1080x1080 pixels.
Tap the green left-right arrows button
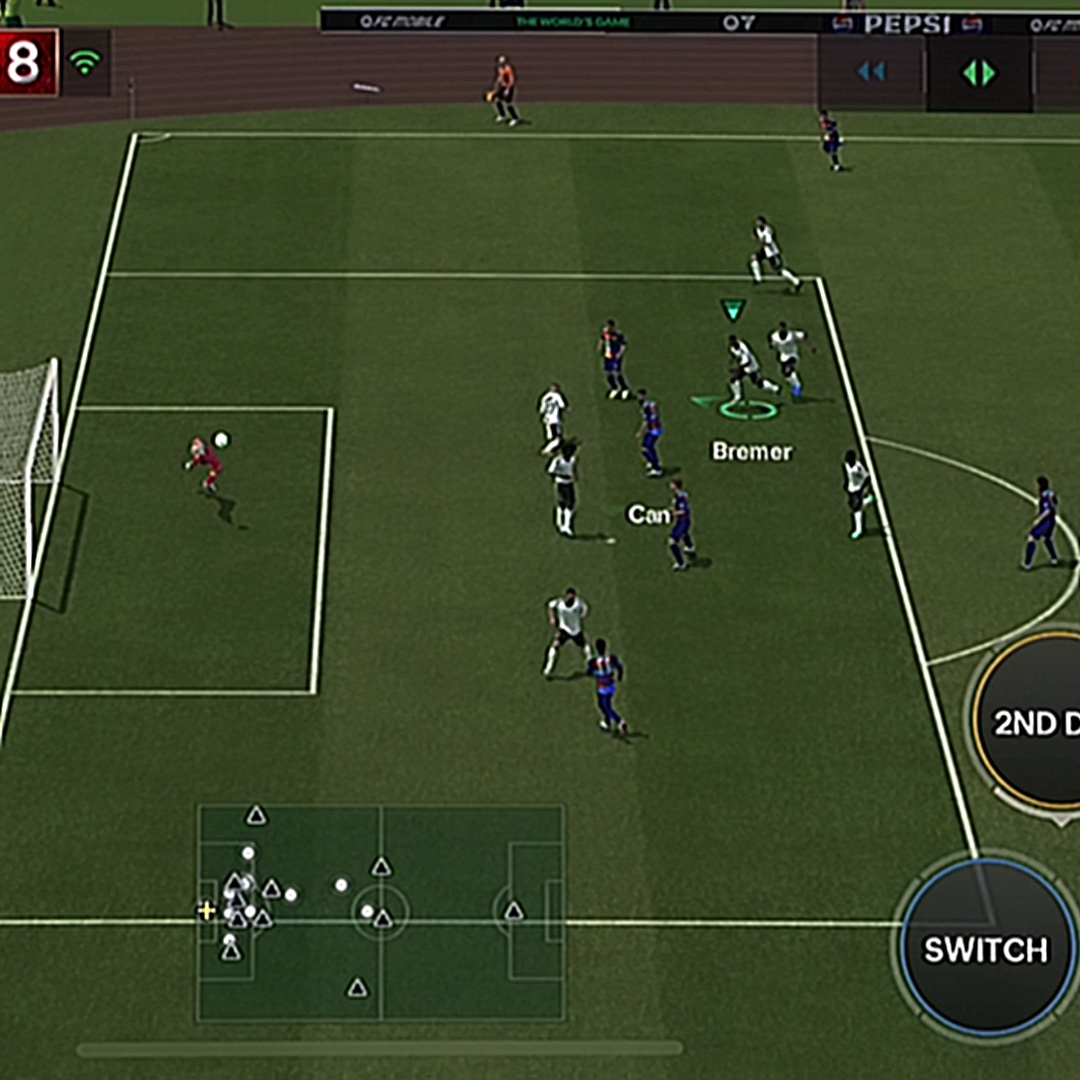[978, 73]
